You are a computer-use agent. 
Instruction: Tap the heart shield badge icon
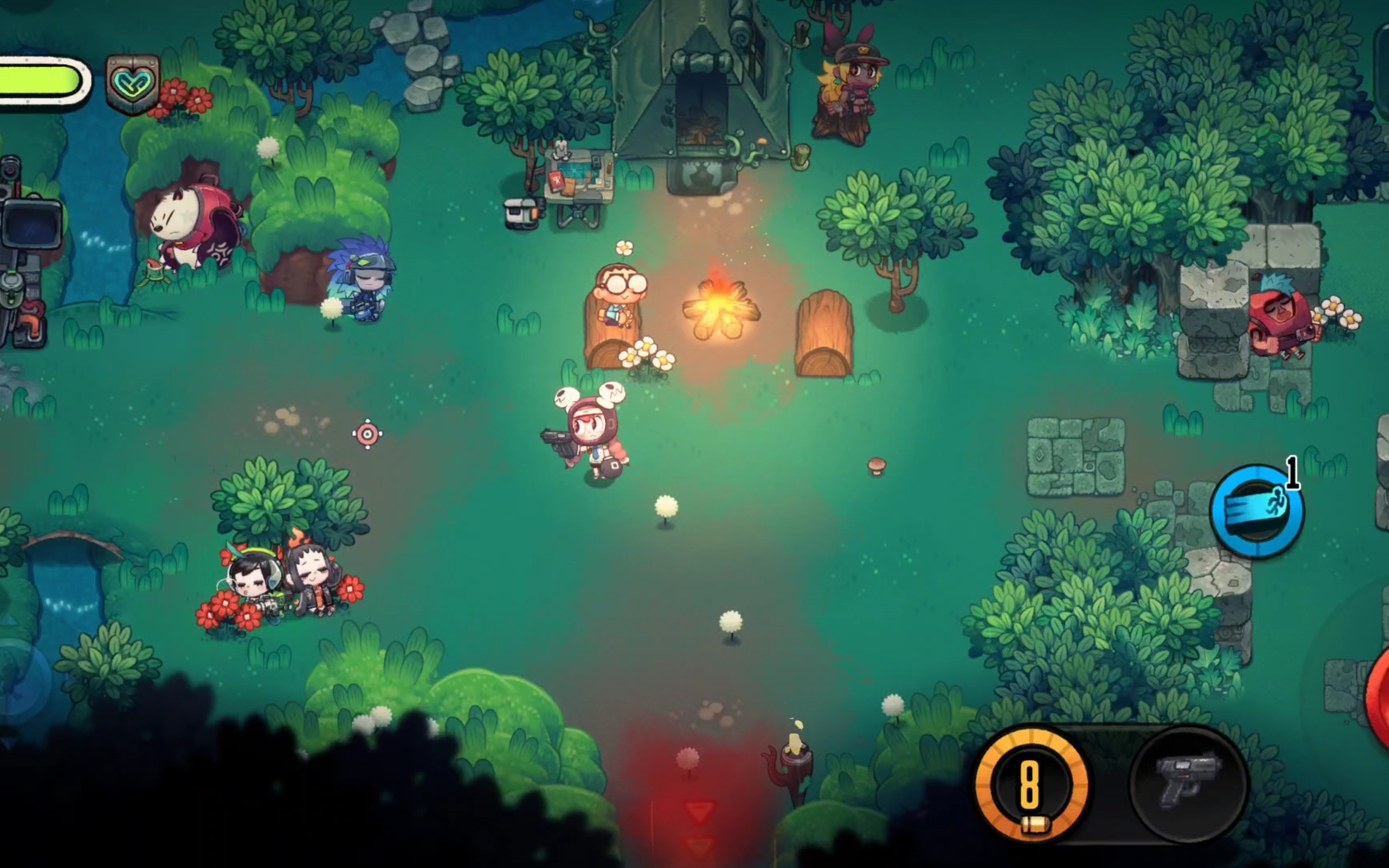pyautogui.click(x=133, y=84)
